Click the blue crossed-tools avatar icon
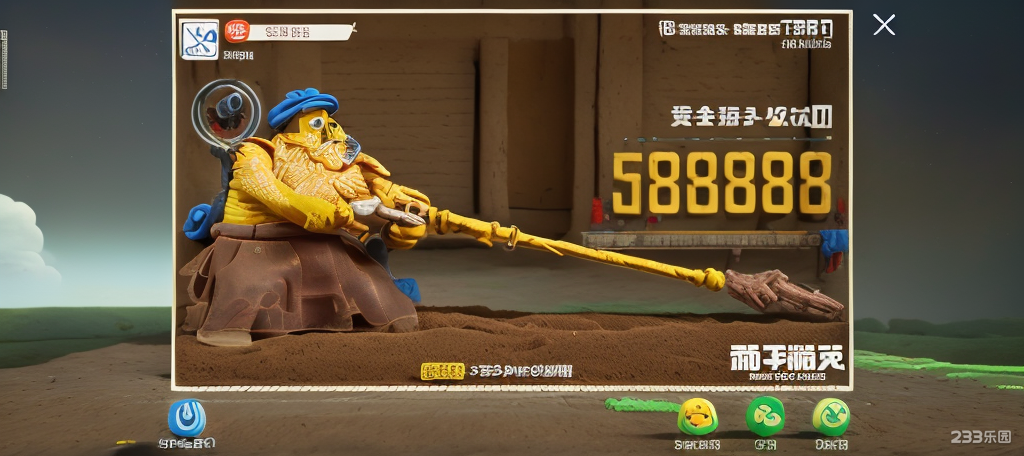This screenshot has height=456, width=1024. point(199,40)
